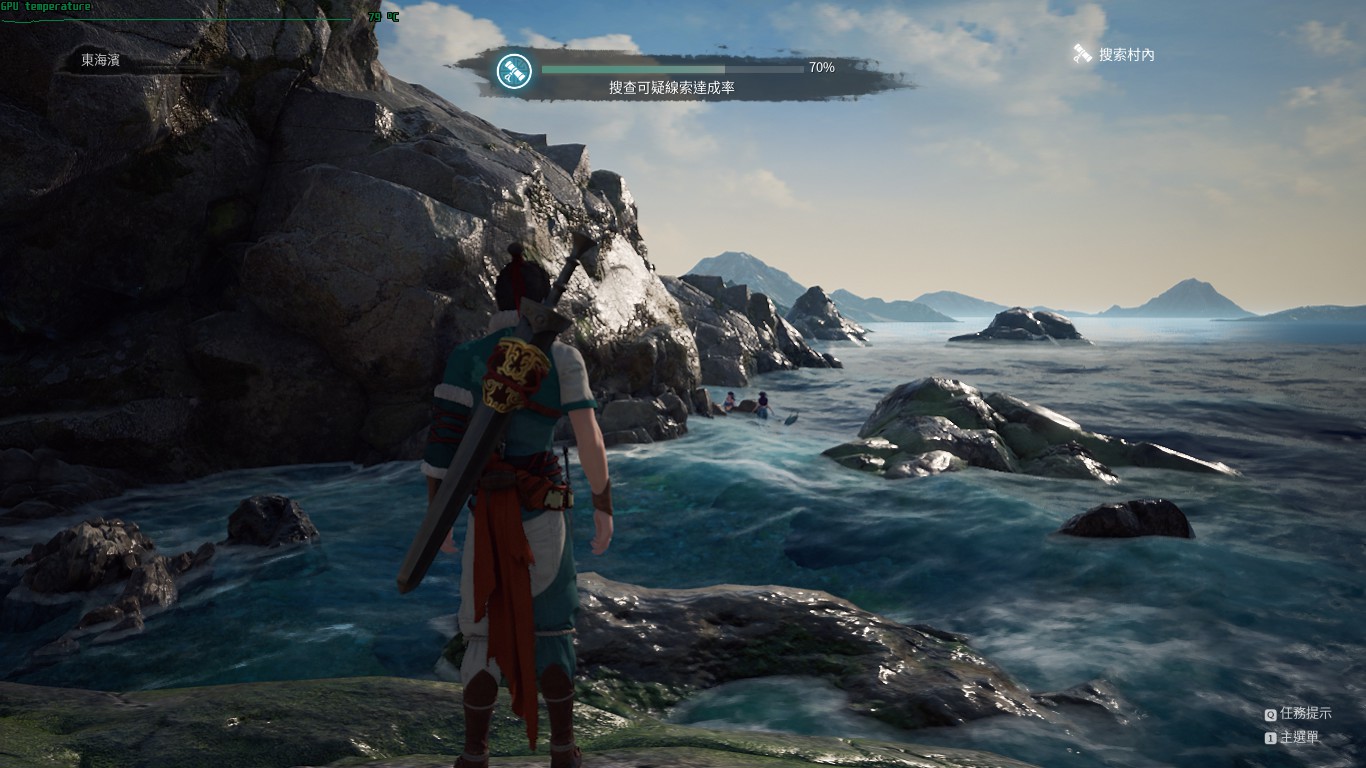The image size is (1366, 768).
Task: Open the 搜索村內 quest tracker
Action: click(x=1114, y=55)
